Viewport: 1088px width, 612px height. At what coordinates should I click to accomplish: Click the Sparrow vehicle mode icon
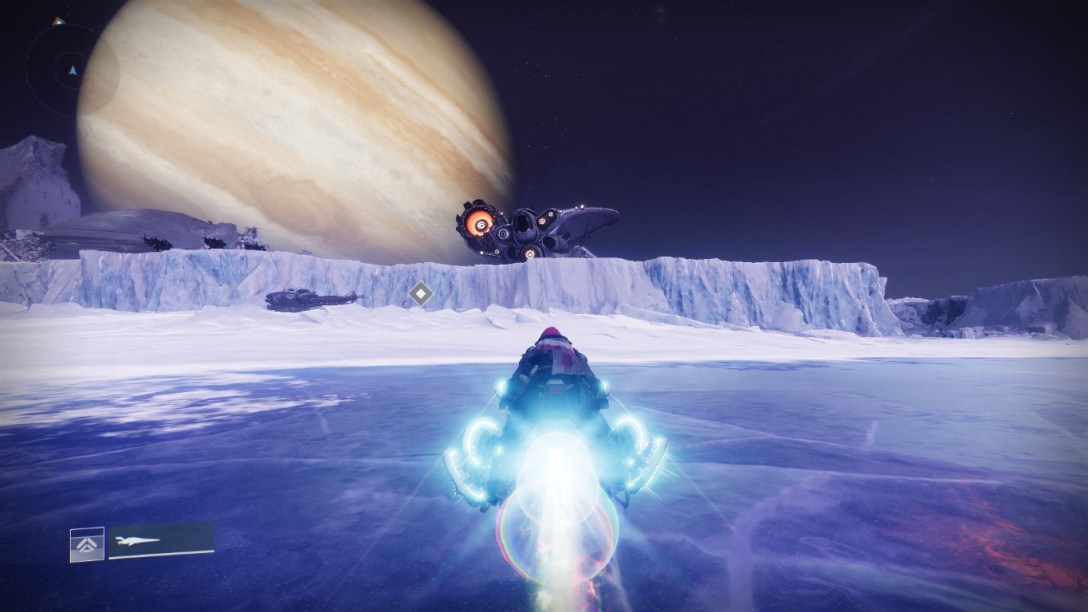86,543
